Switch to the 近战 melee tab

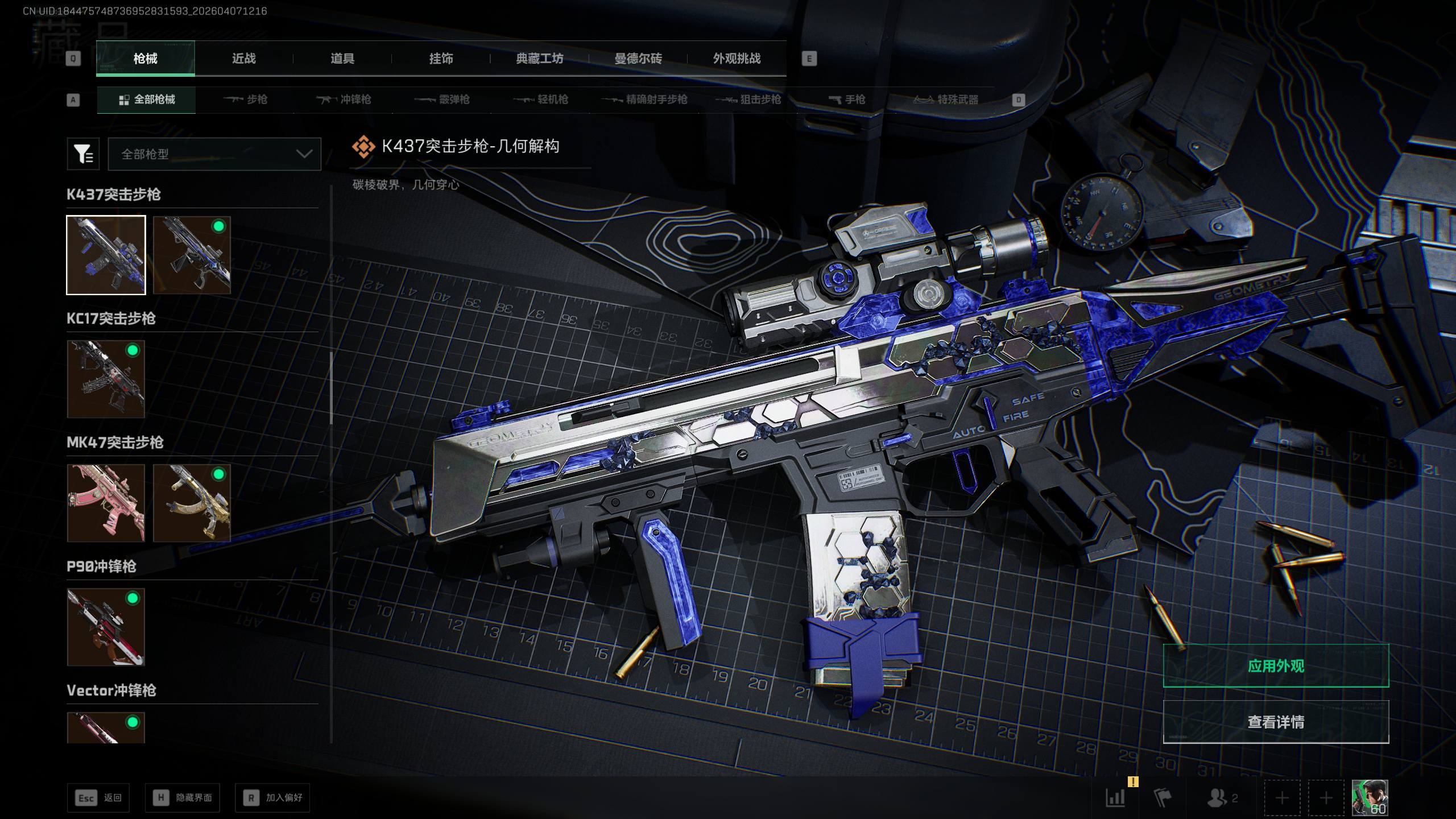click(244, 59)
